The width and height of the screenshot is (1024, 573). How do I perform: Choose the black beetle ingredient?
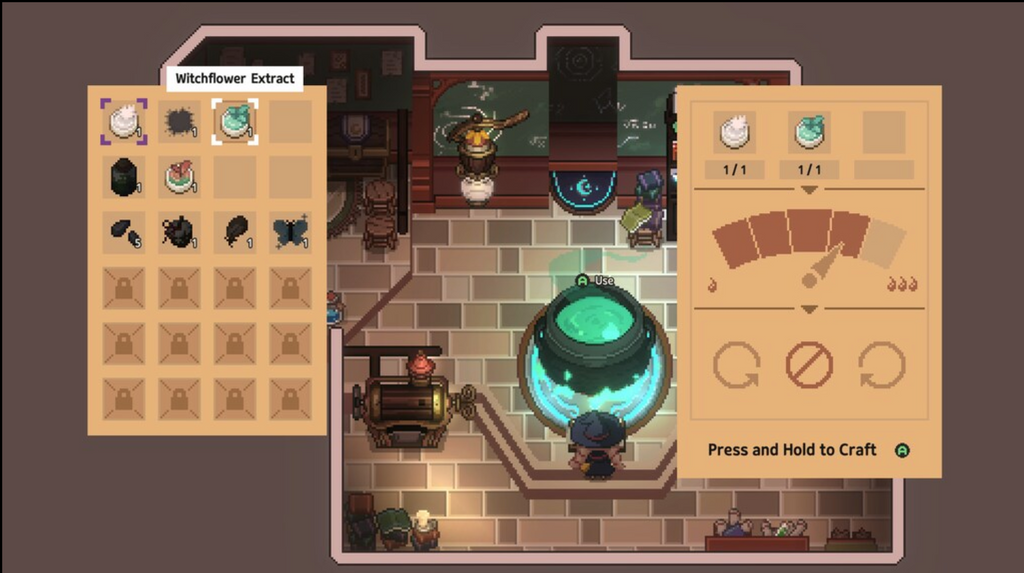tap(180, 231)
